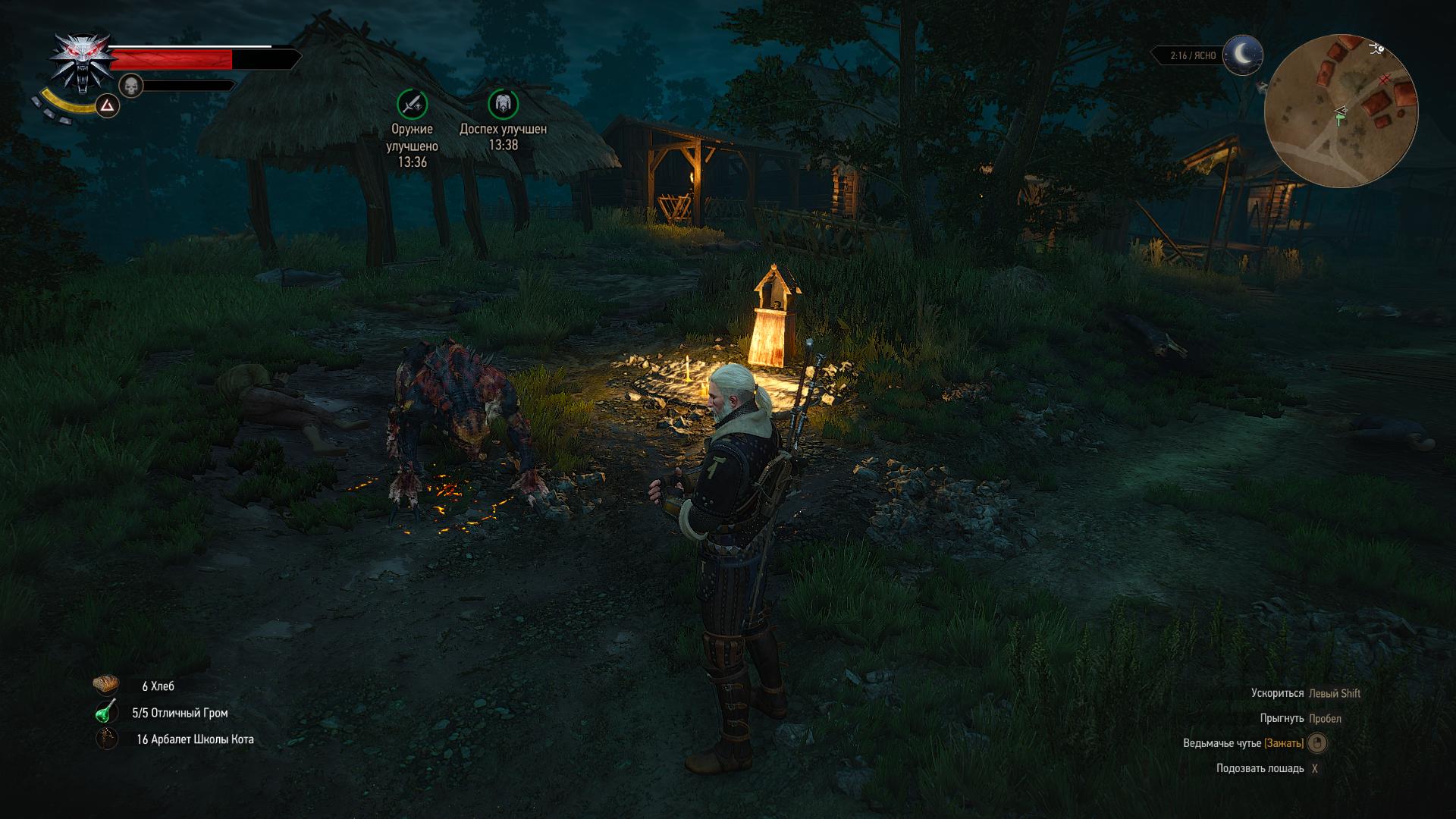
Task: Click the weapon enhanced buff icon
Action: point(412,104)
